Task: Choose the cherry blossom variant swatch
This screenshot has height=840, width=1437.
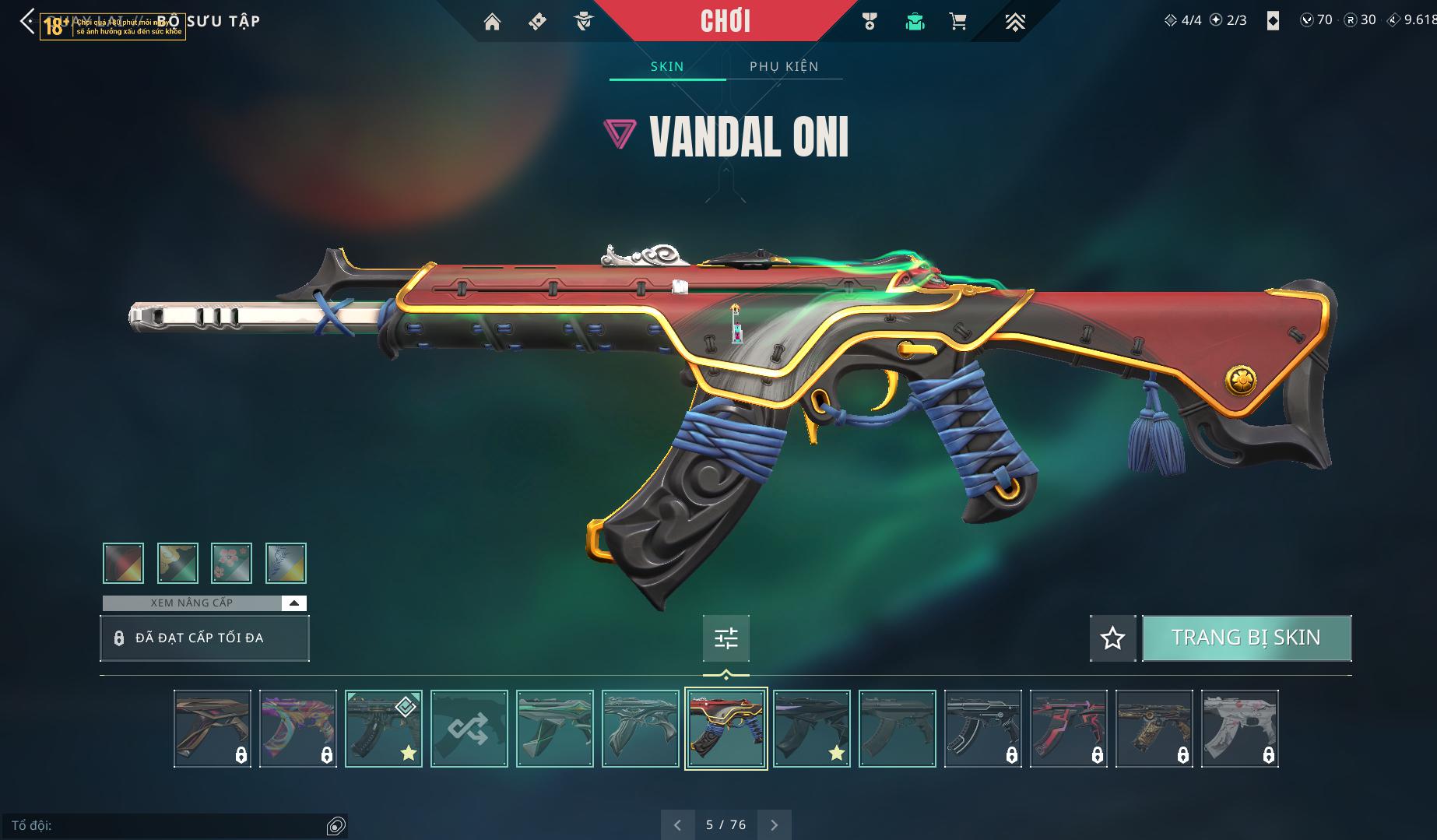Action: click(231, 563)
